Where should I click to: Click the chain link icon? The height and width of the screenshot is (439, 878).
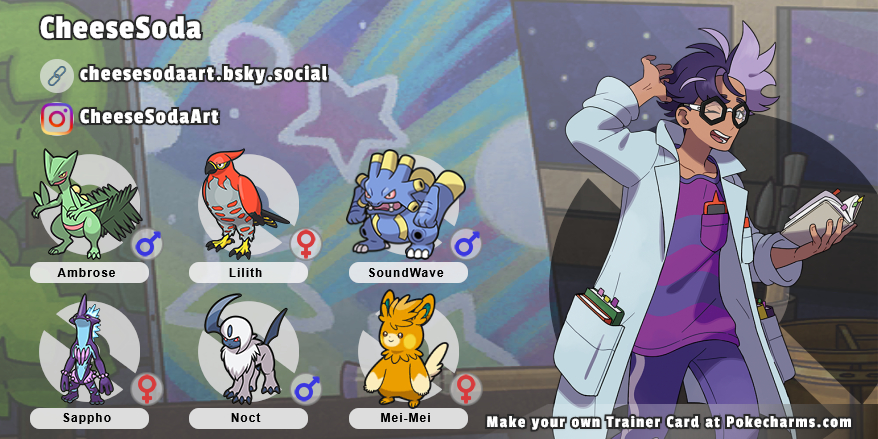pos(57,75)
